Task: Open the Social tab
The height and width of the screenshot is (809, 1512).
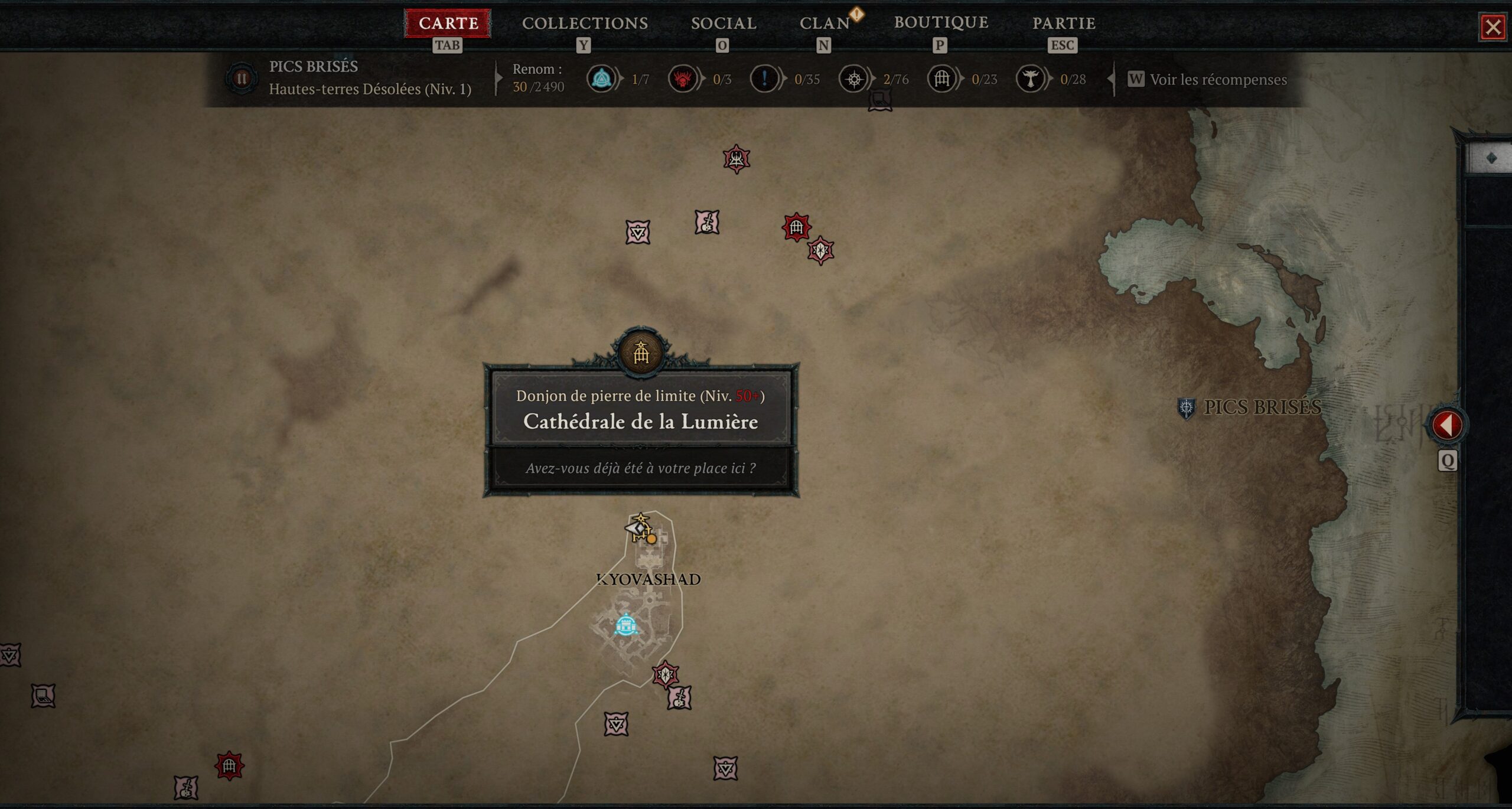Action: pos(724,24)
